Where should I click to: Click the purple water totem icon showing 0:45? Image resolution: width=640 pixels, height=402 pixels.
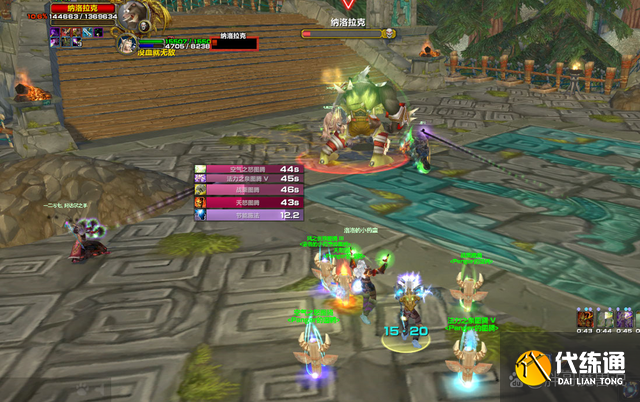coord(624,317)
